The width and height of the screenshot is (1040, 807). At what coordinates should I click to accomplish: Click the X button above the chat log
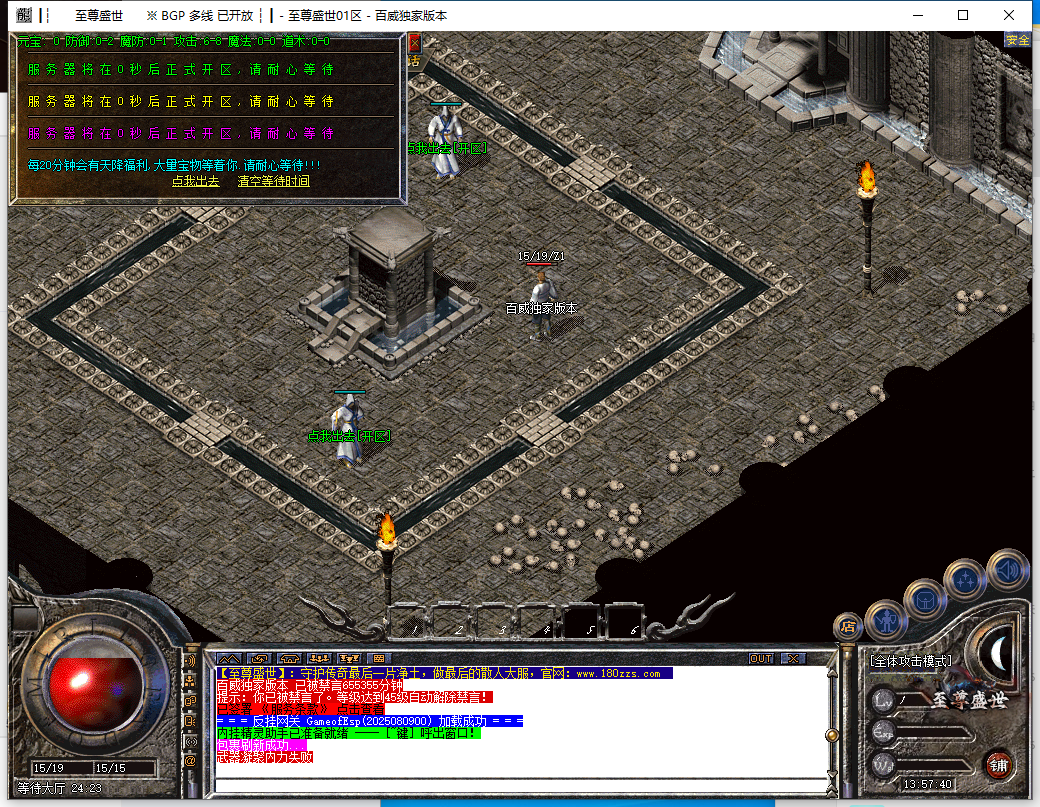coord(792,658)
